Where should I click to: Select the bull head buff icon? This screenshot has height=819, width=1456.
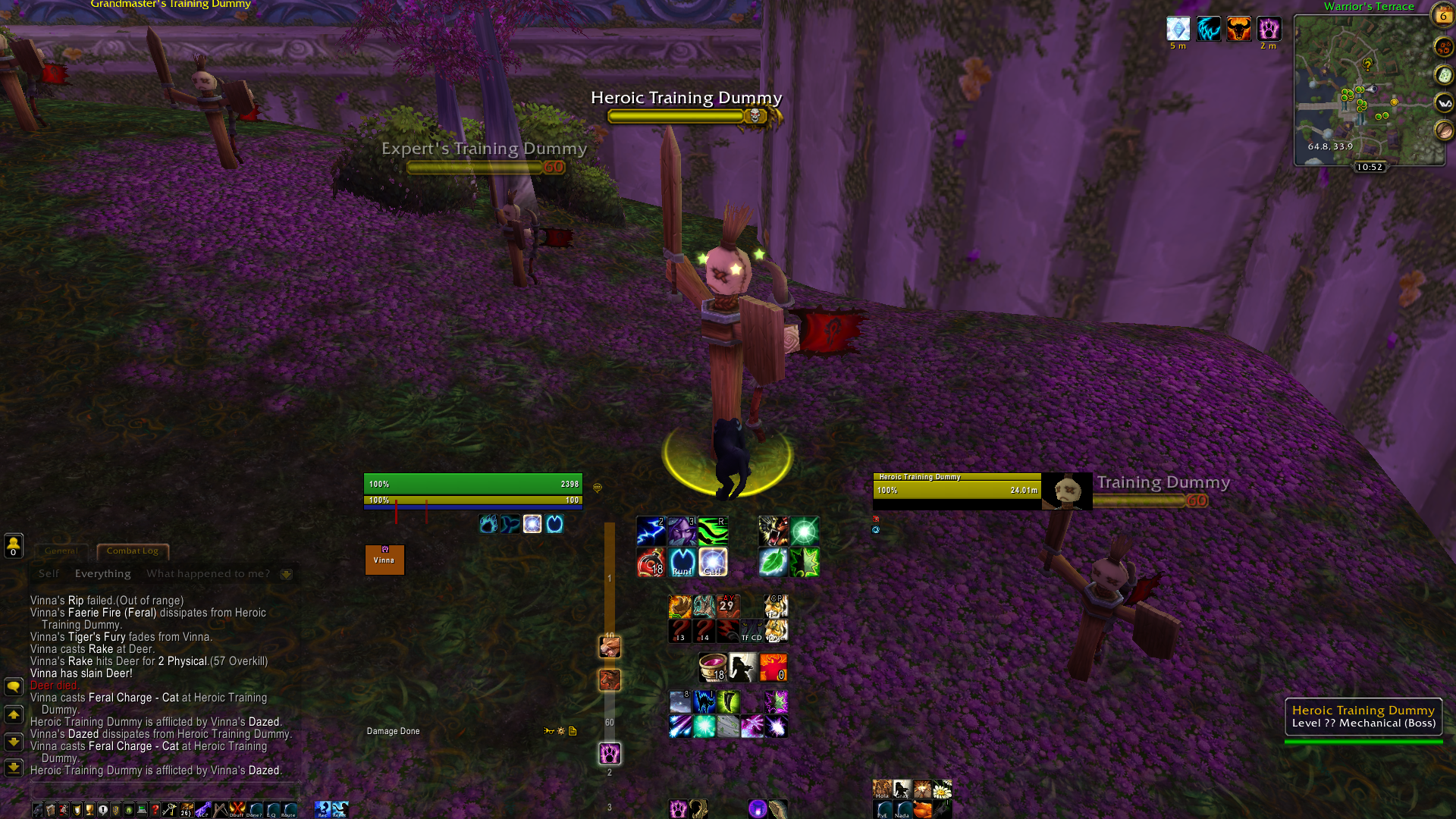coord(1238,30)
